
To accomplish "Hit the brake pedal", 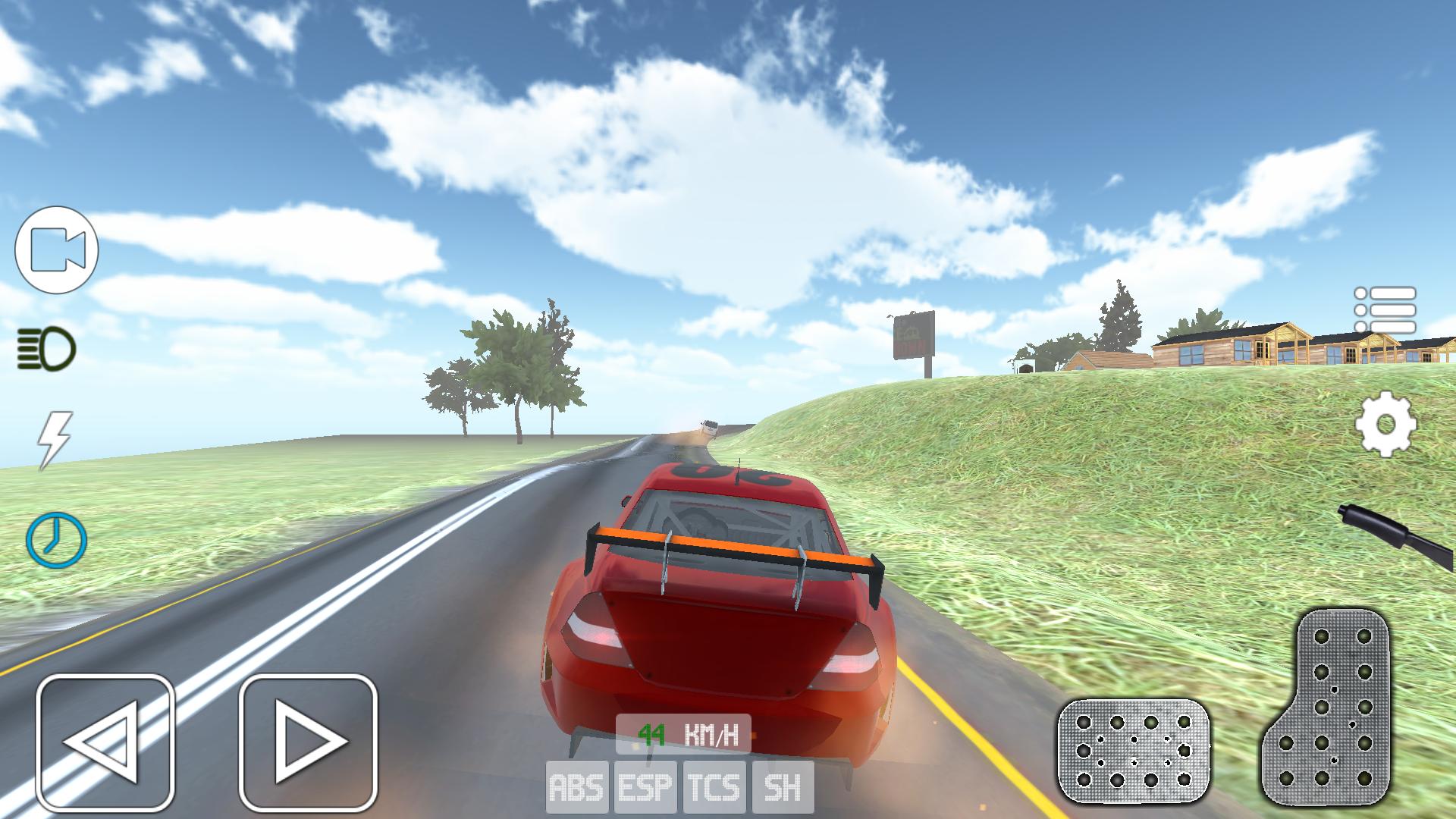I will click(x=1133, y=751).
